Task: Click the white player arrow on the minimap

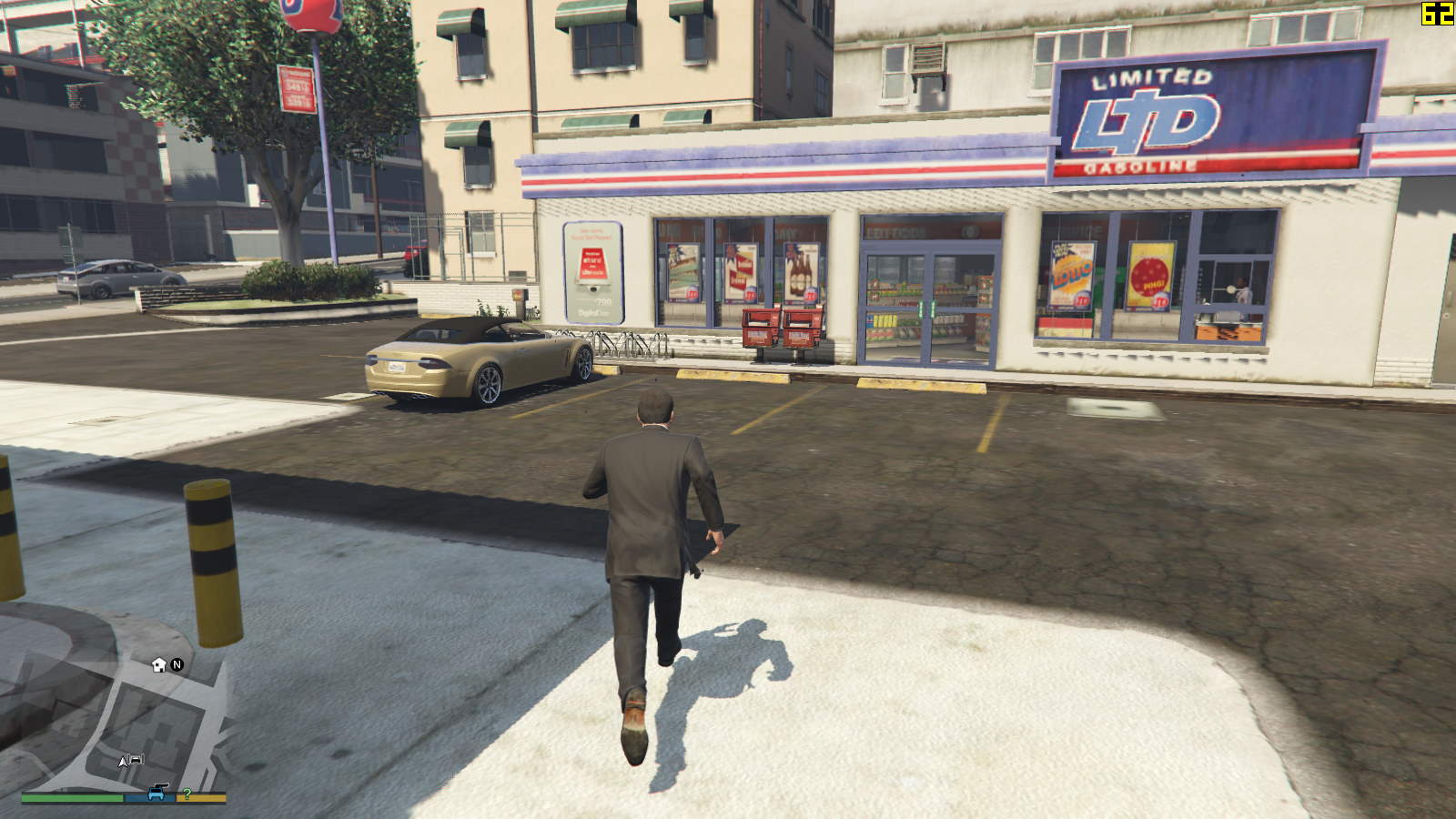Action: click(123, 761)
